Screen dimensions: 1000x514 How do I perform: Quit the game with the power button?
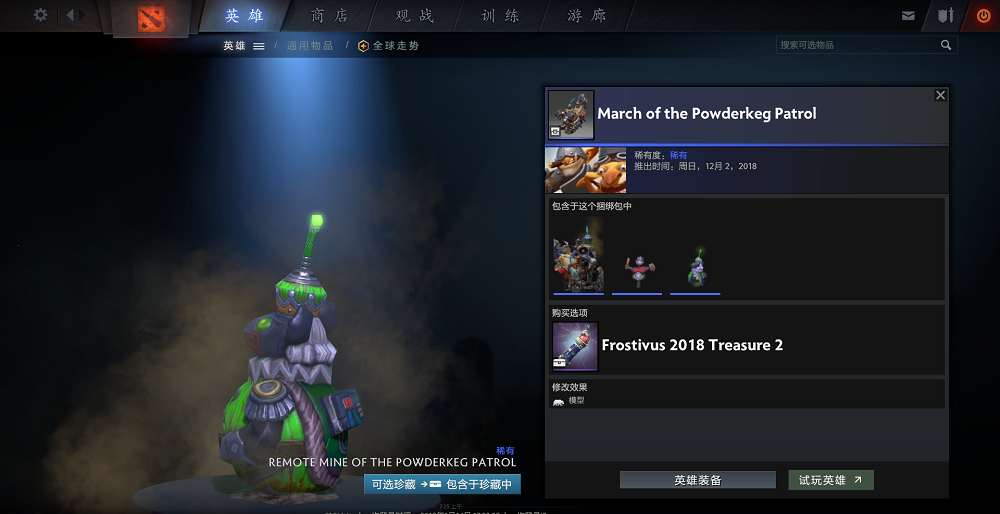(982, 16)
